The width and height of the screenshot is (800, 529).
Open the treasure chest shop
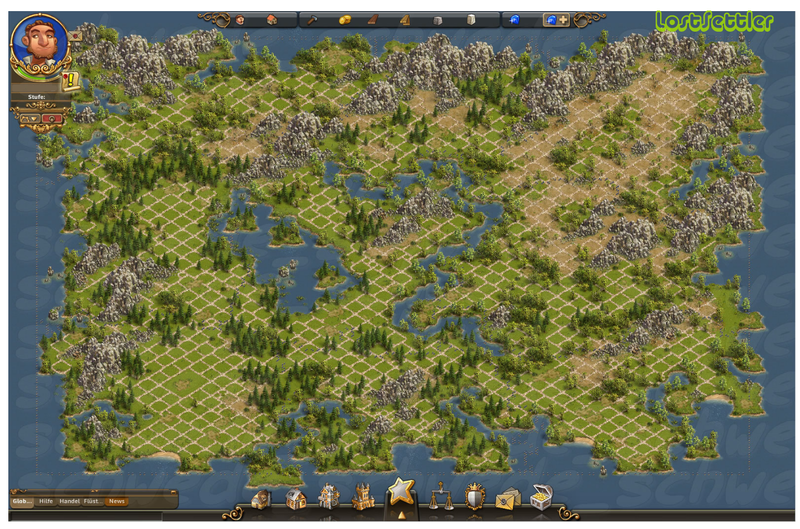click(x=542, y=497)
